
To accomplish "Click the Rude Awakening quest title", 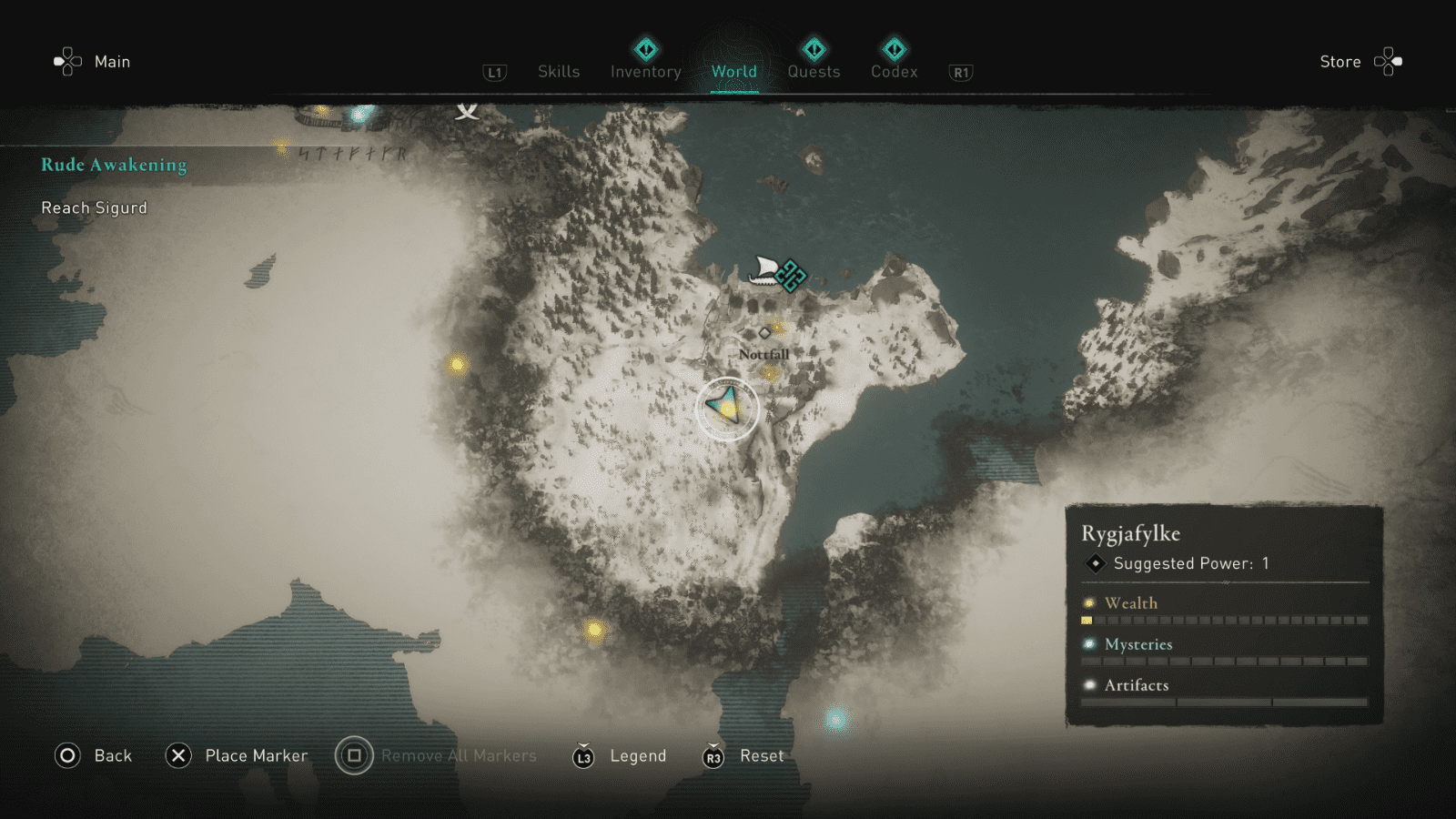I will click(113, 165).
